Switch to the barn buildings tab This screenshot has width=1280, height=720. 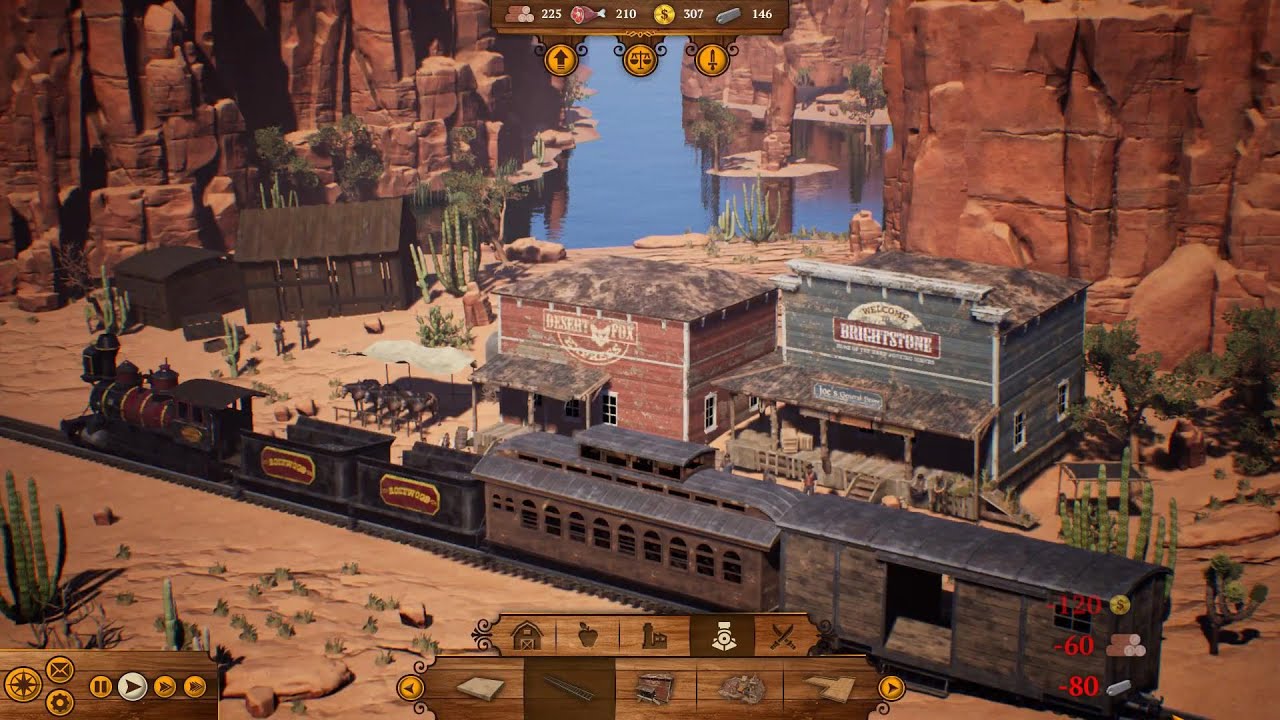pyautogui.click(x=525, y=636)
